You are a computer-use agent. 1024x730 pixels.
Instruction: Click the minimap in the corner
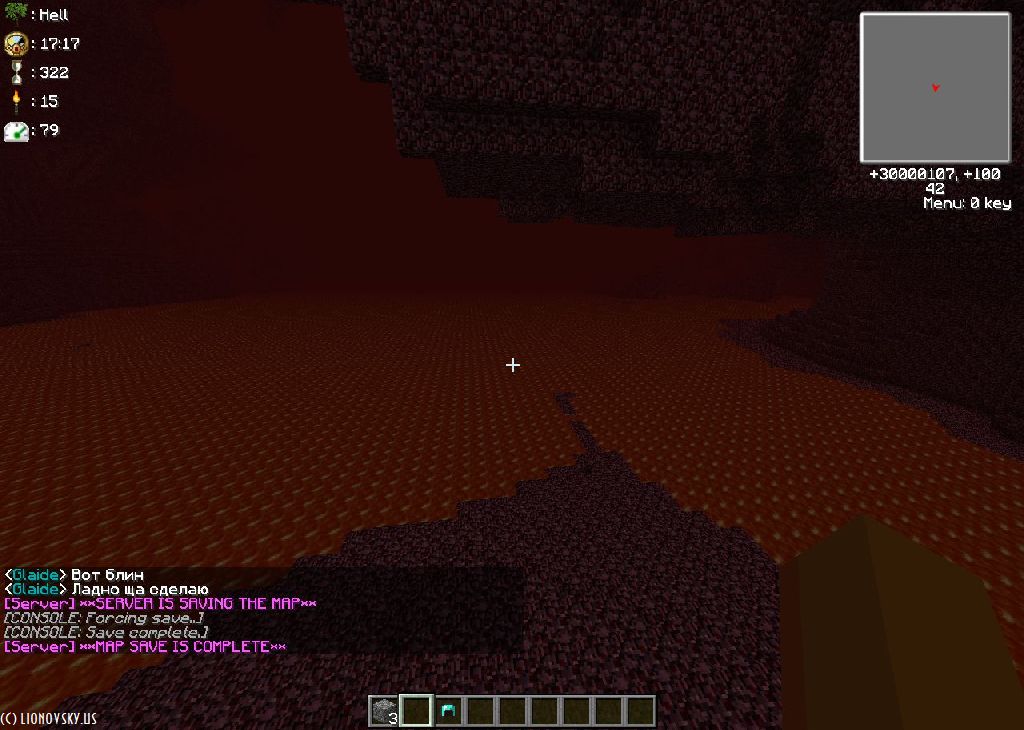pos(935,88)
